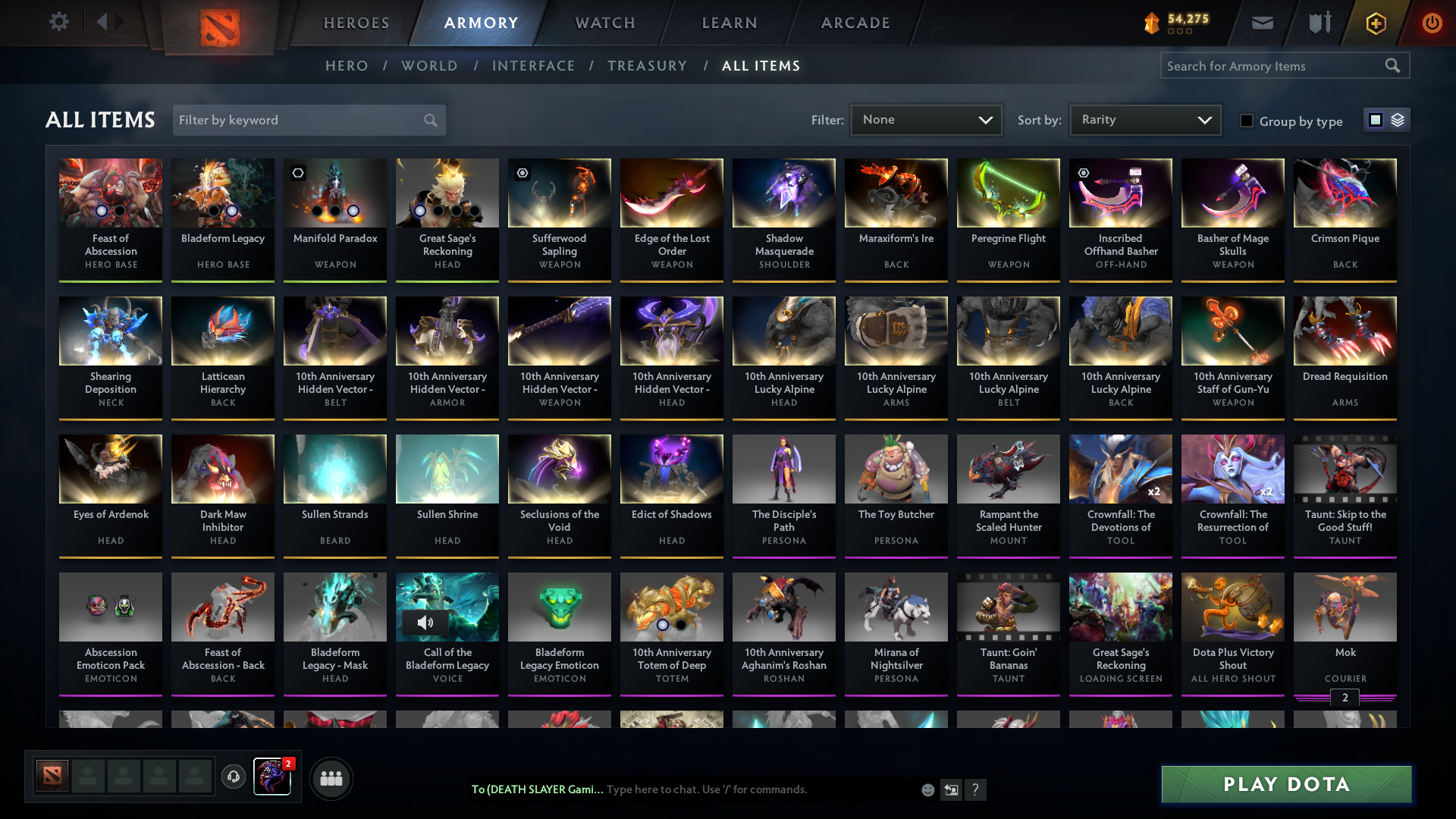Enable the Group by type checkbox

[1247, 121]
